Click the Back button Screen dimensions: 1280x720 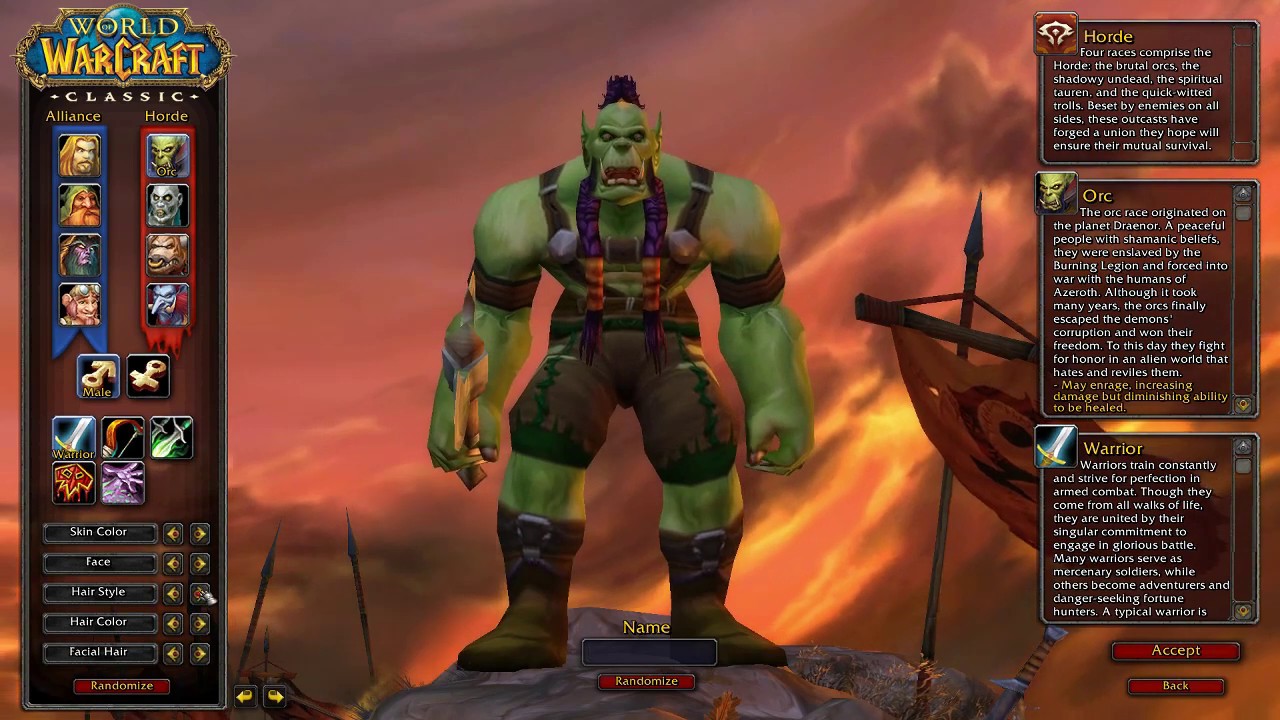[x=1175, y=685]
